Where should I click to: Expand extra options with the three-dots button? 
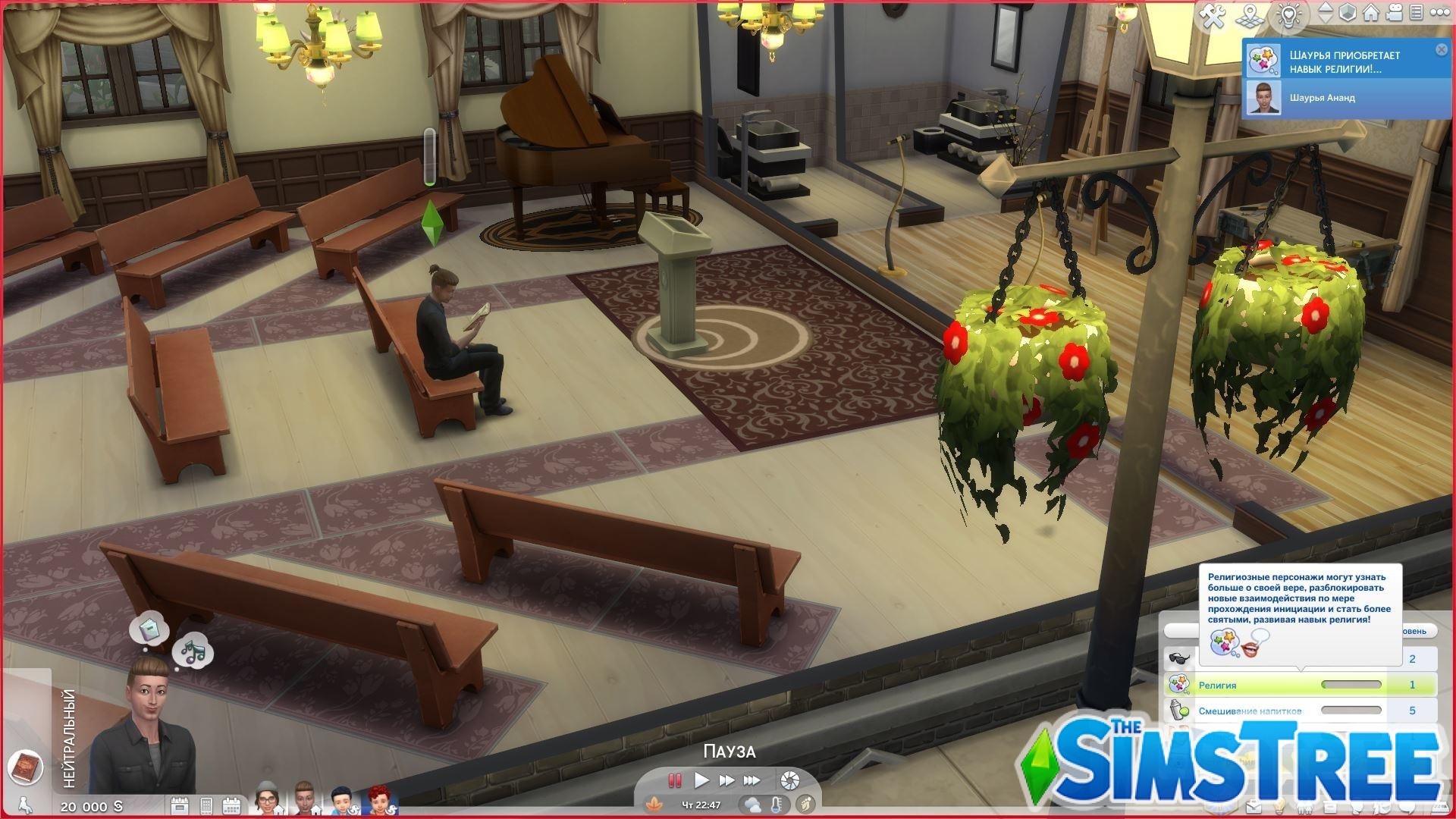click(1441, 11)
